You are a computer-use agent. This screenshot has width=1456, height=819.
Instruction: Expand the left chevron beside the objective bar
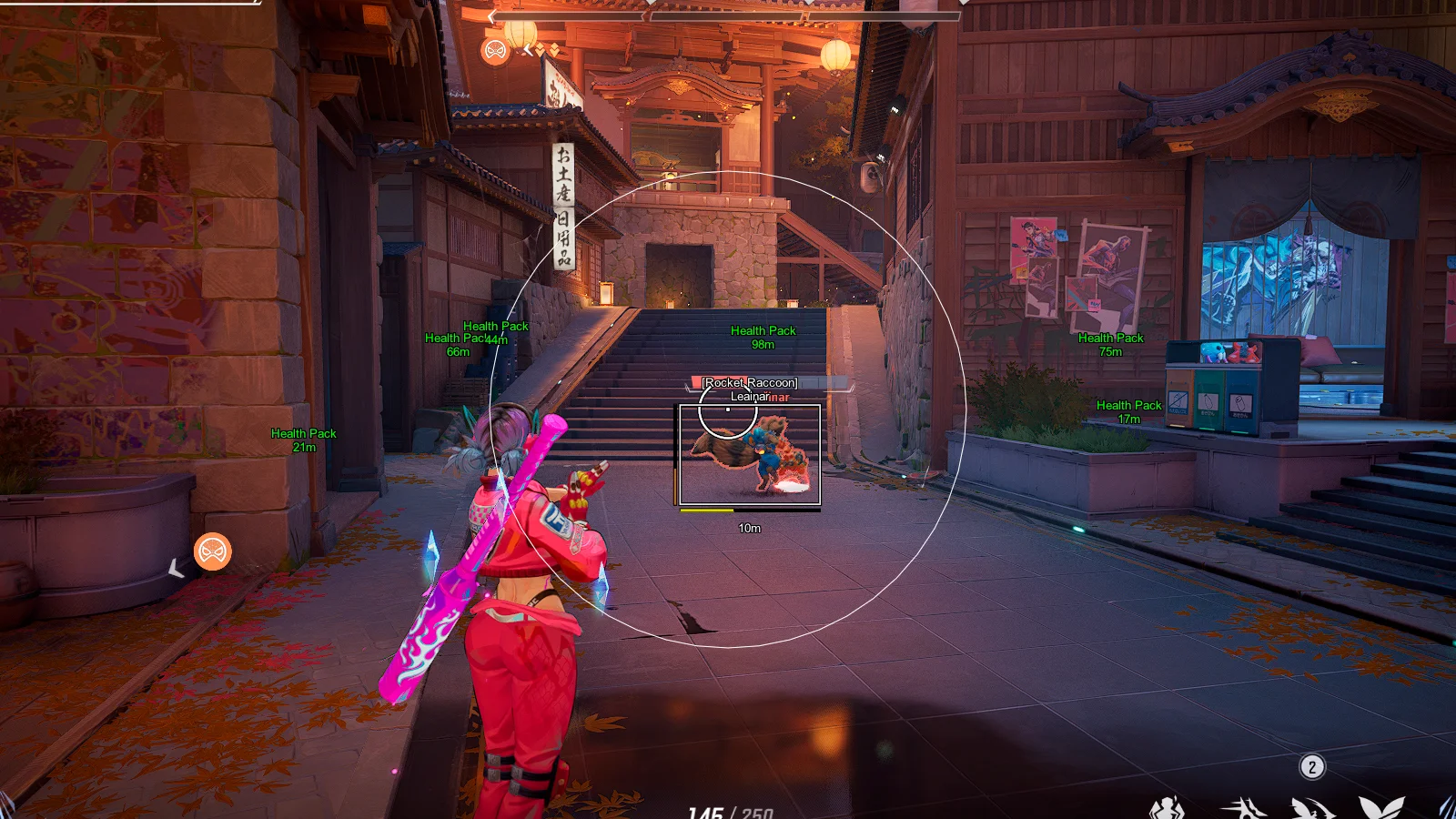pos(491,16)
